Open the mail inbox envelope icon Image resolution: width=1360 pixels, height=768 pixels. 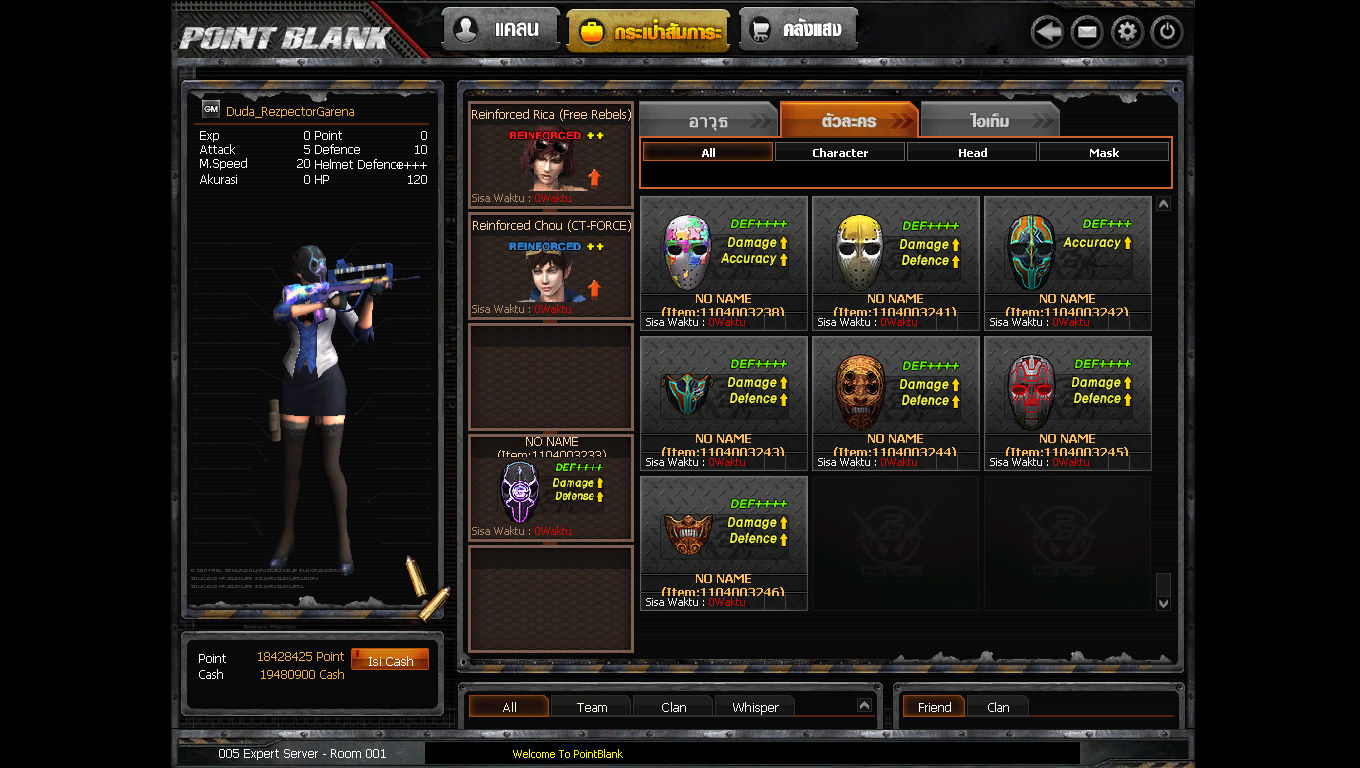tap(1087, 31)
